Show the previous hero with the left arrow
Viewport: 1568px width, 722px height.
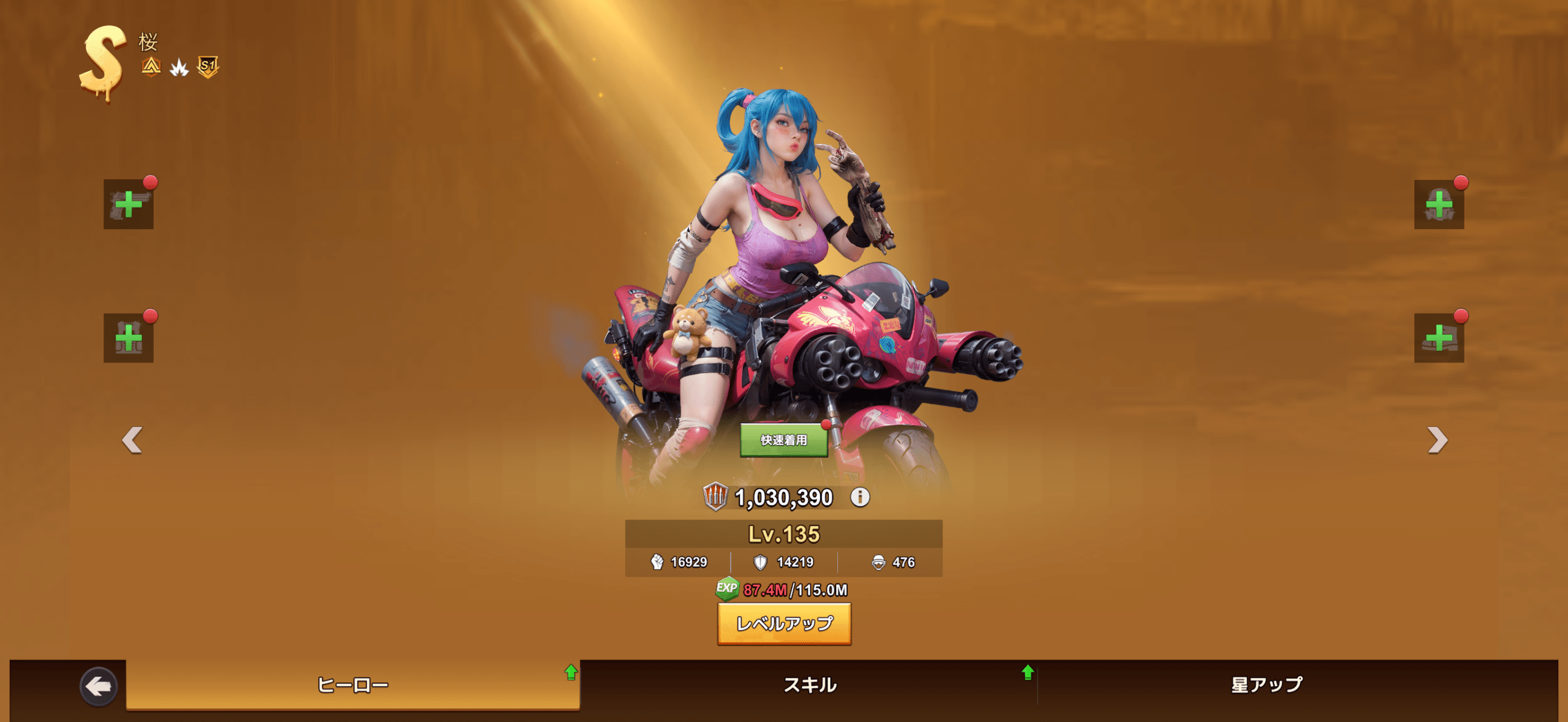[132, 440]
